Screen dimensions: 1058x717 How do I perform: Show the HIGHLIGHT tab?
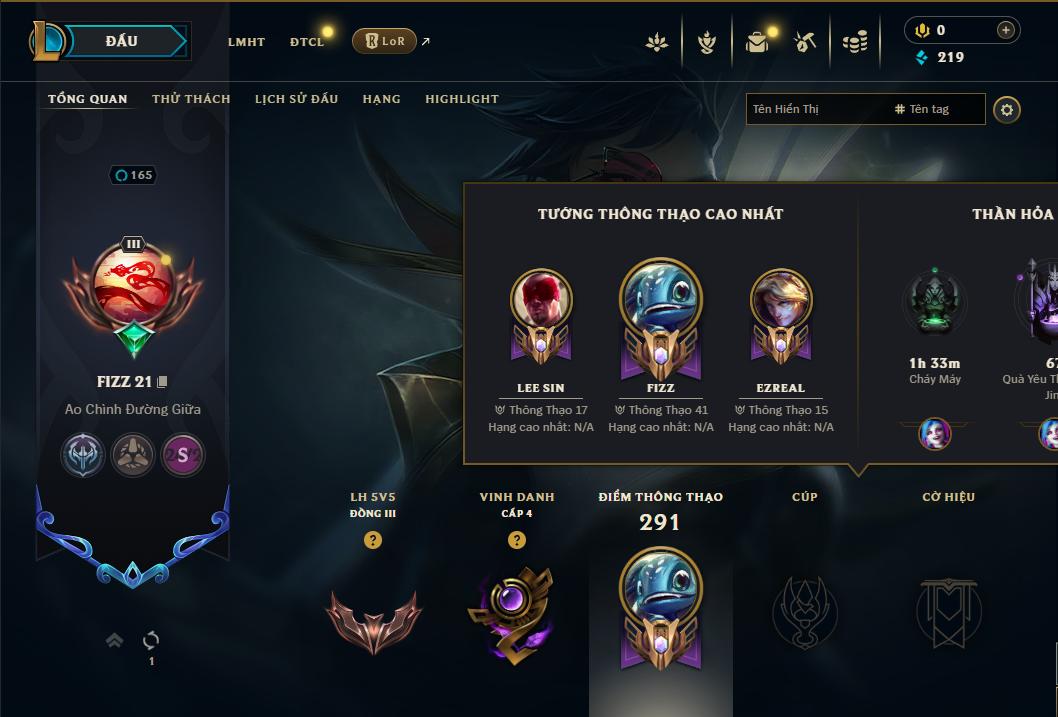[462, 99]
